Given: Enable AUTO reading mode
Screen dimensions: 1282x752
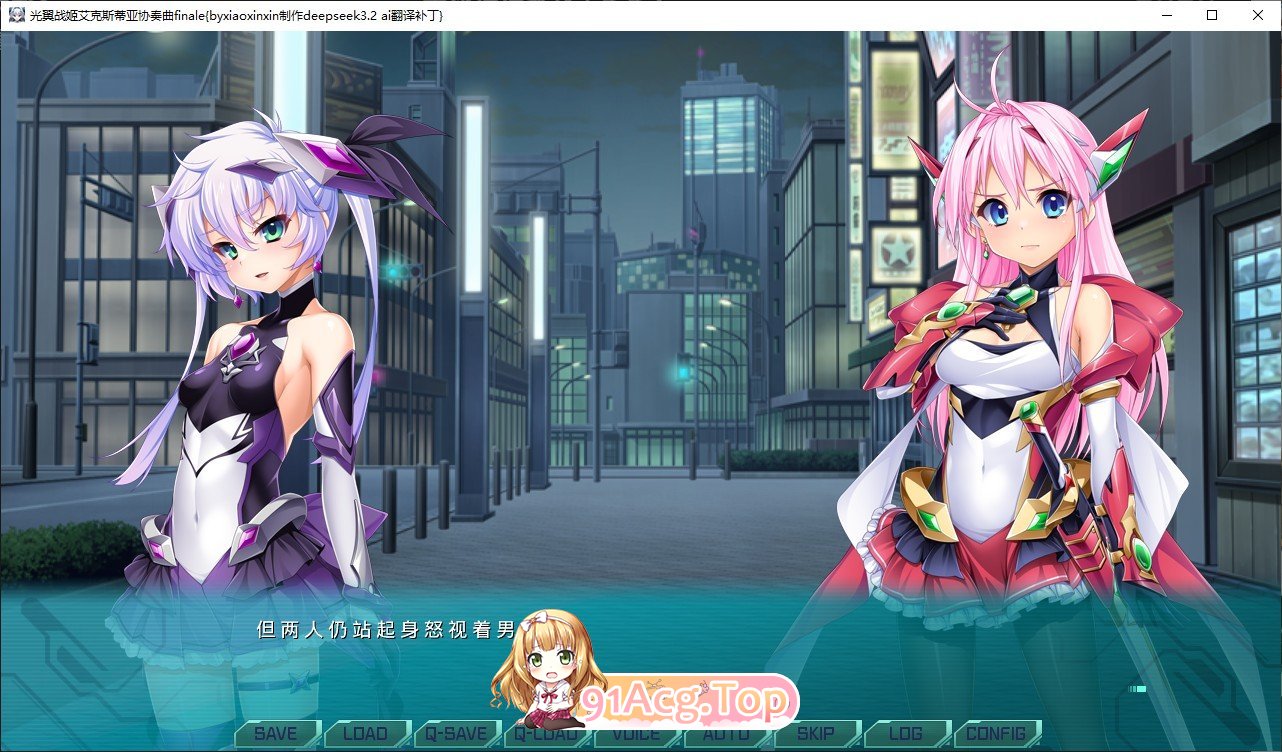Looking at the screenshot, I should (727, 733).
